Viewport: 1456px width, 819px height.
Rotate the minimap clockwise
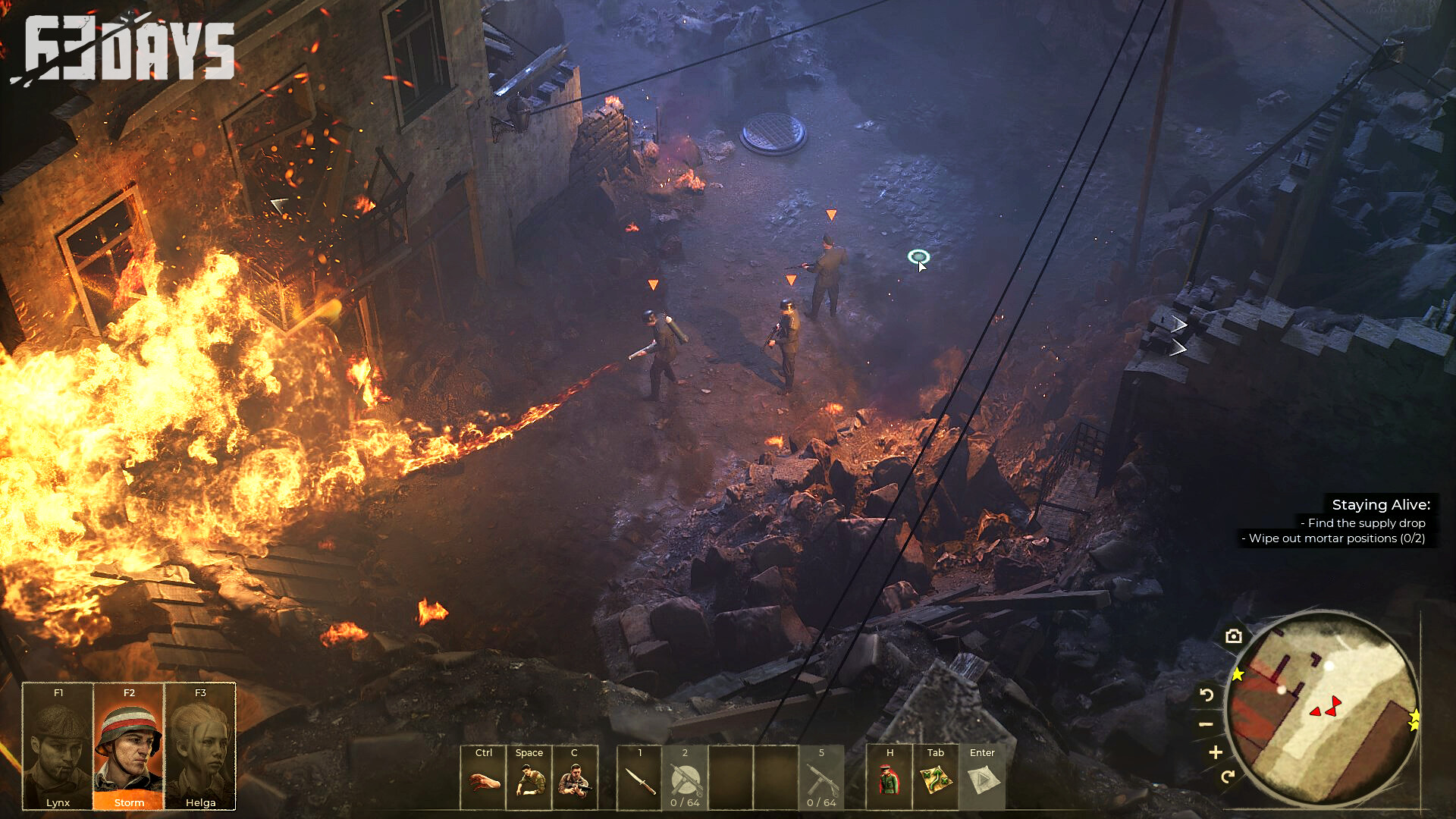(1228, 776)
